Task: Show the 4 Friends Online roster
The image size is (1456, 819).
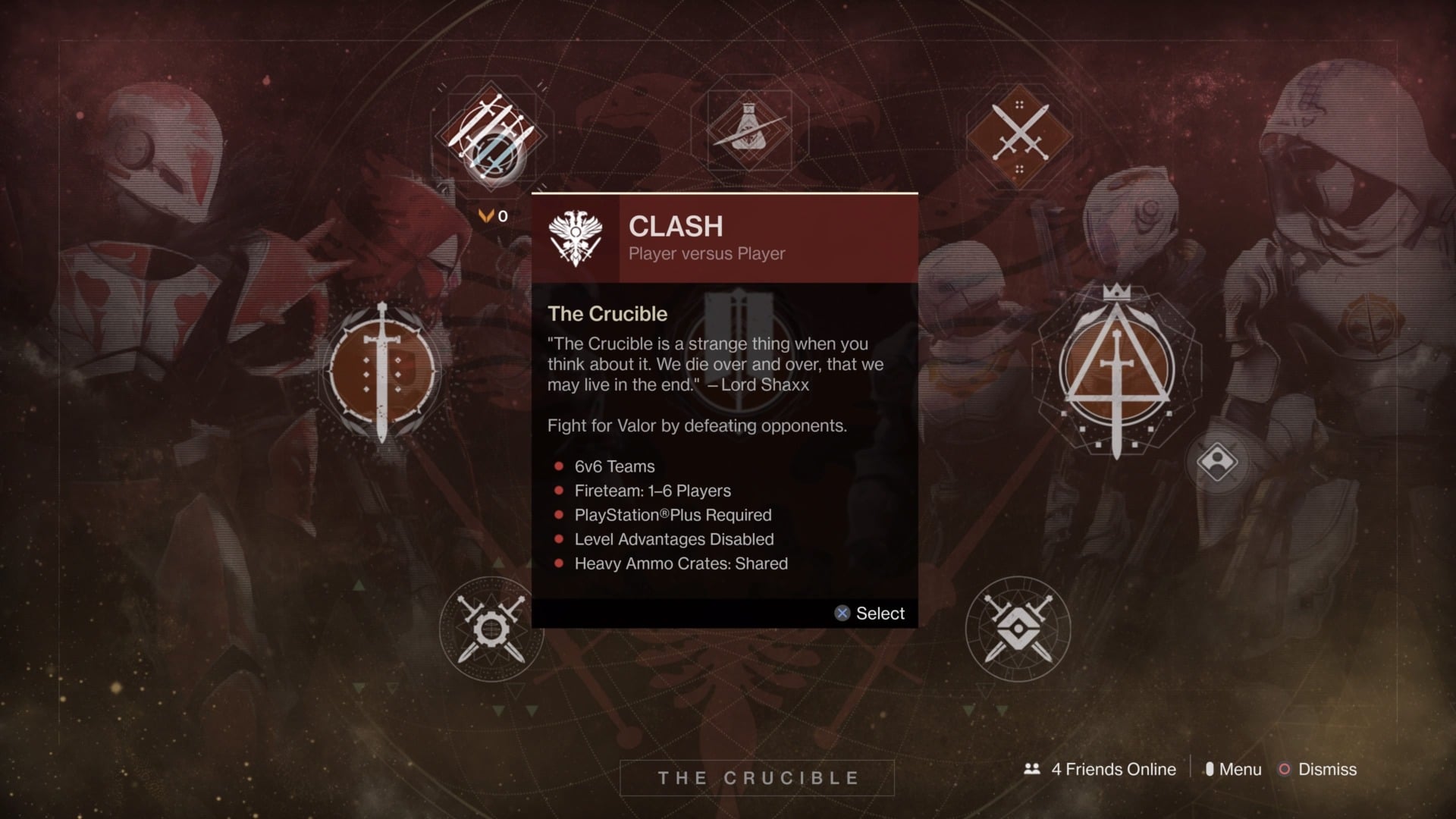Action: [1100, 769]
